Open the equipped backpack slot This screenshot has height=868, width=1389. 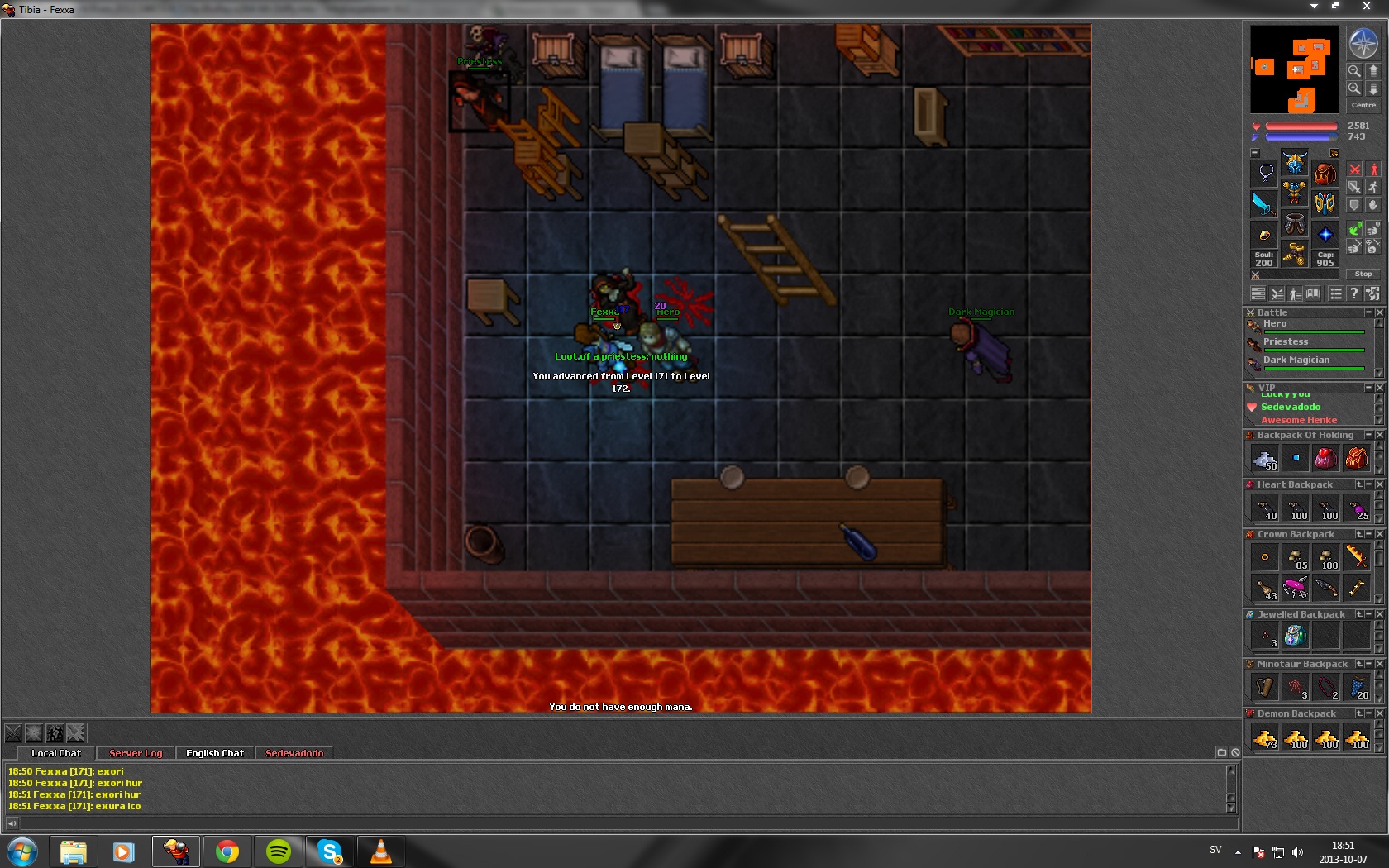(1325, 173)
